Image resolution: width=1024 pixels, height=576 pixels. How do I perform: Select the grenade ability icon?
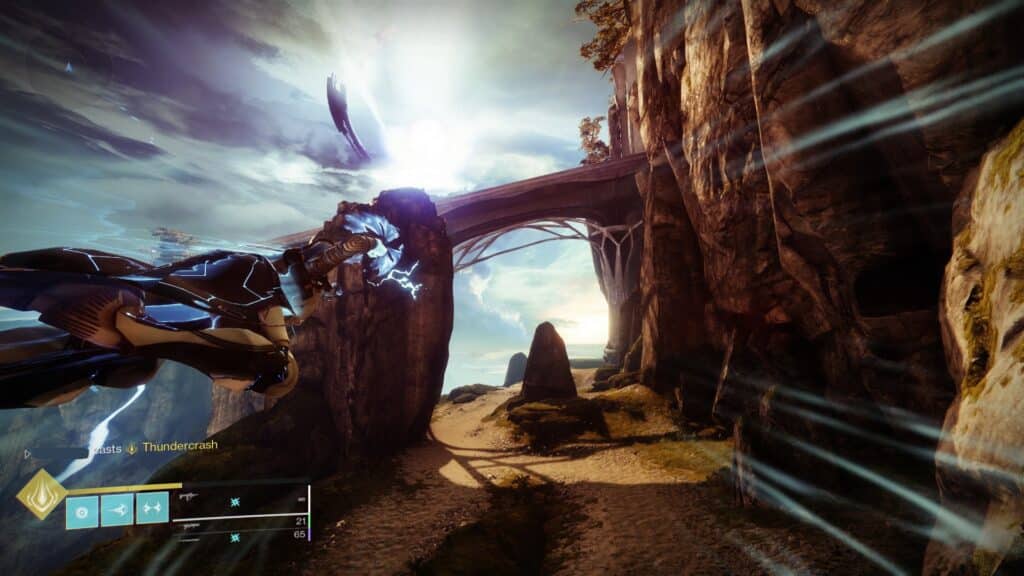point(82,510)
